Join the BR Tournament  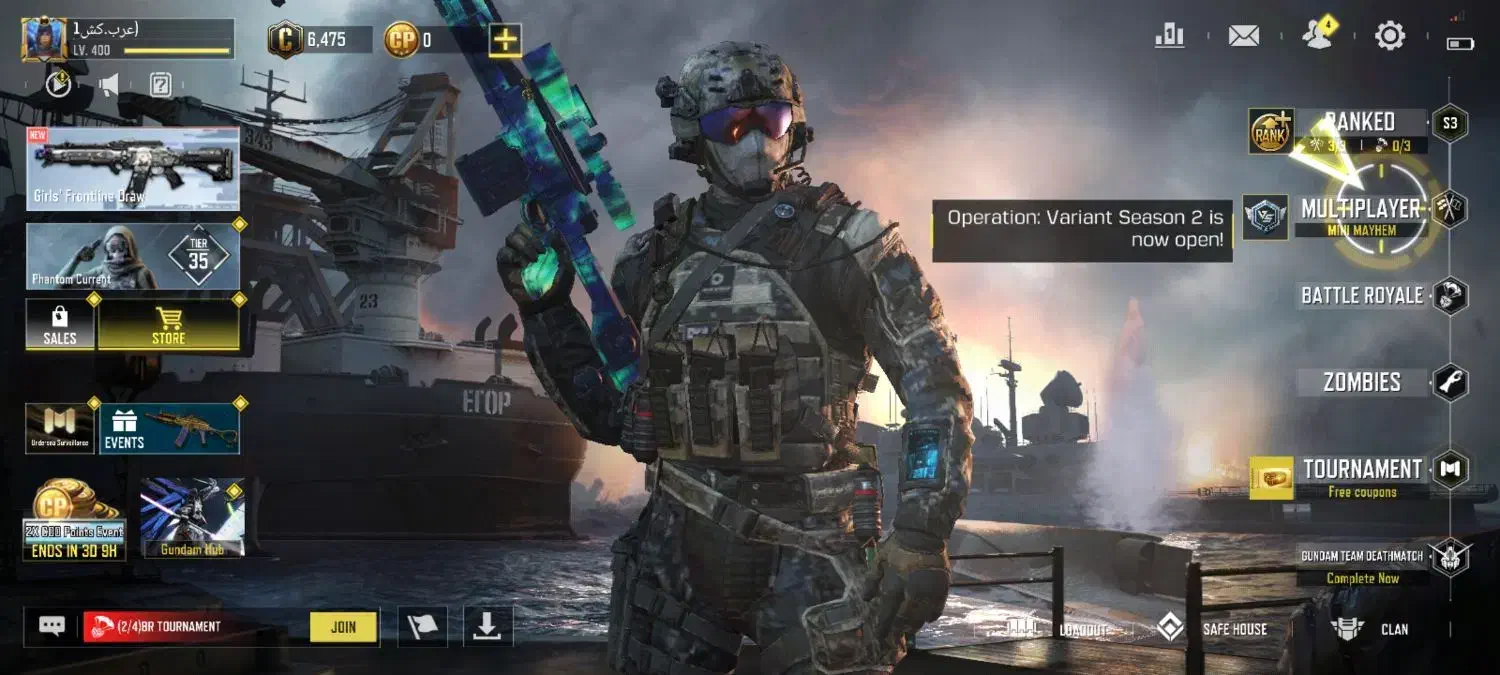tap(343, 627)
